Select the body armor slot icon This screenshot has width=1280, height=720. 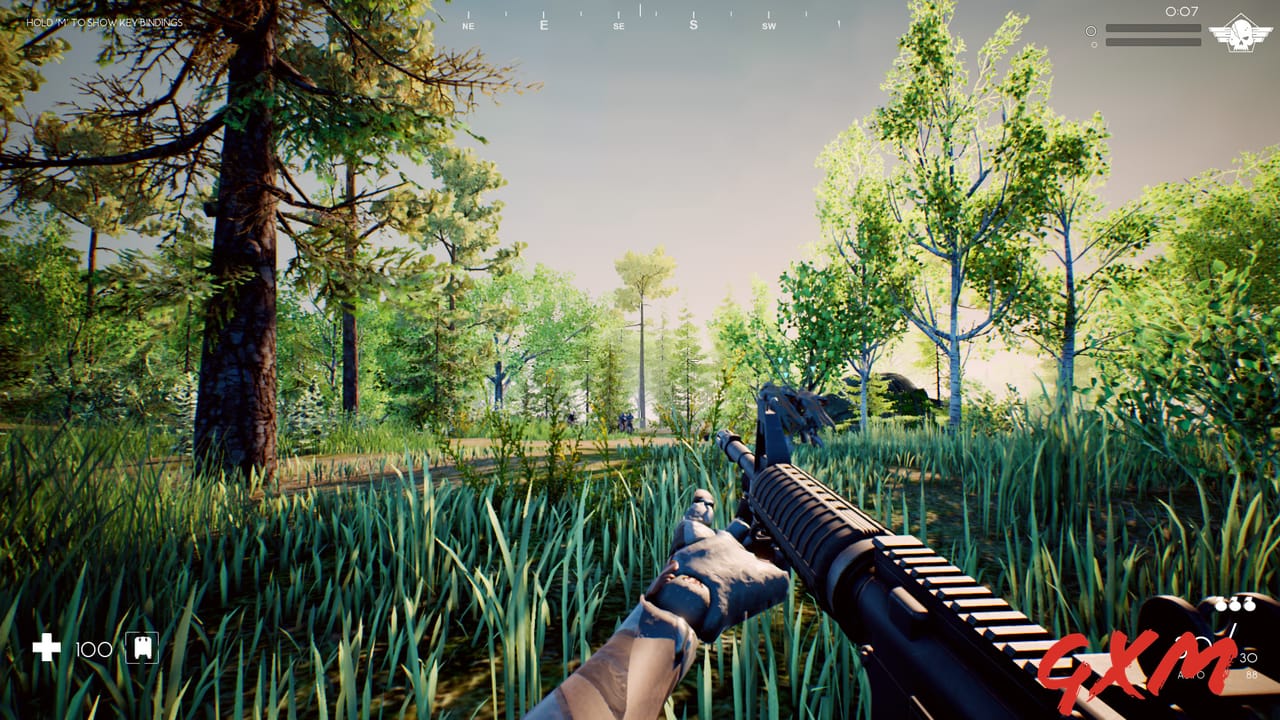tap(140, 648)
